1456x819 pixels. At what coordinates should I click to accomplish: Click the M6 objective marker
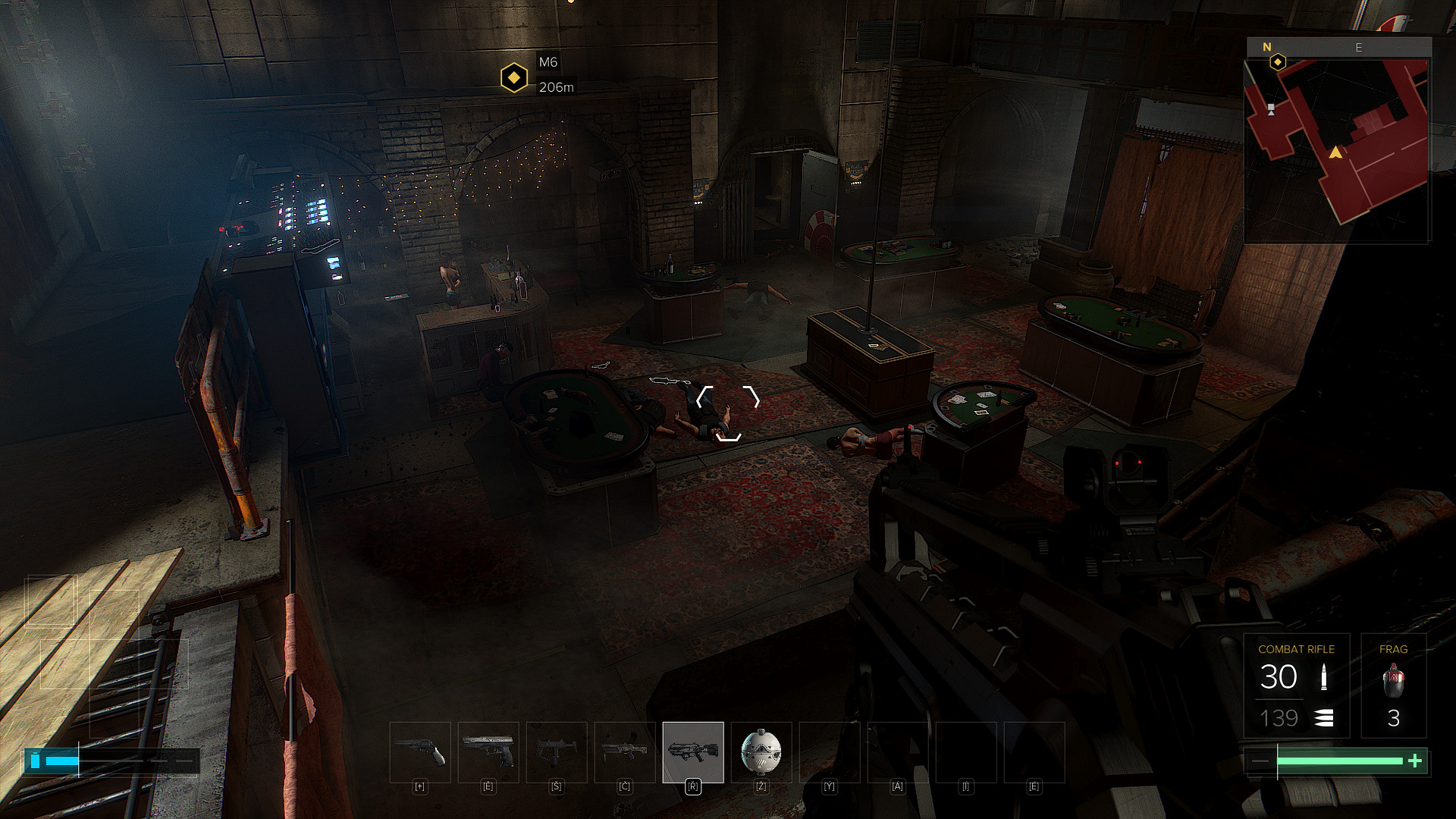tap(514, 77)
